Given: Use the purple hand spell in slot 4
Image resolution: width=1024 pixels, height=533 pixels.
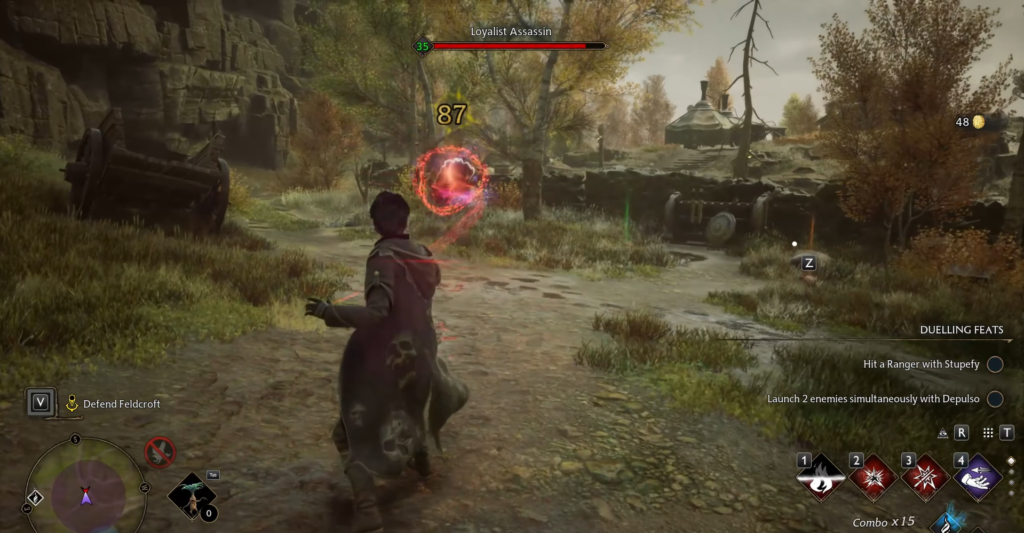Looking at the screenshot, I should point(977,478).
